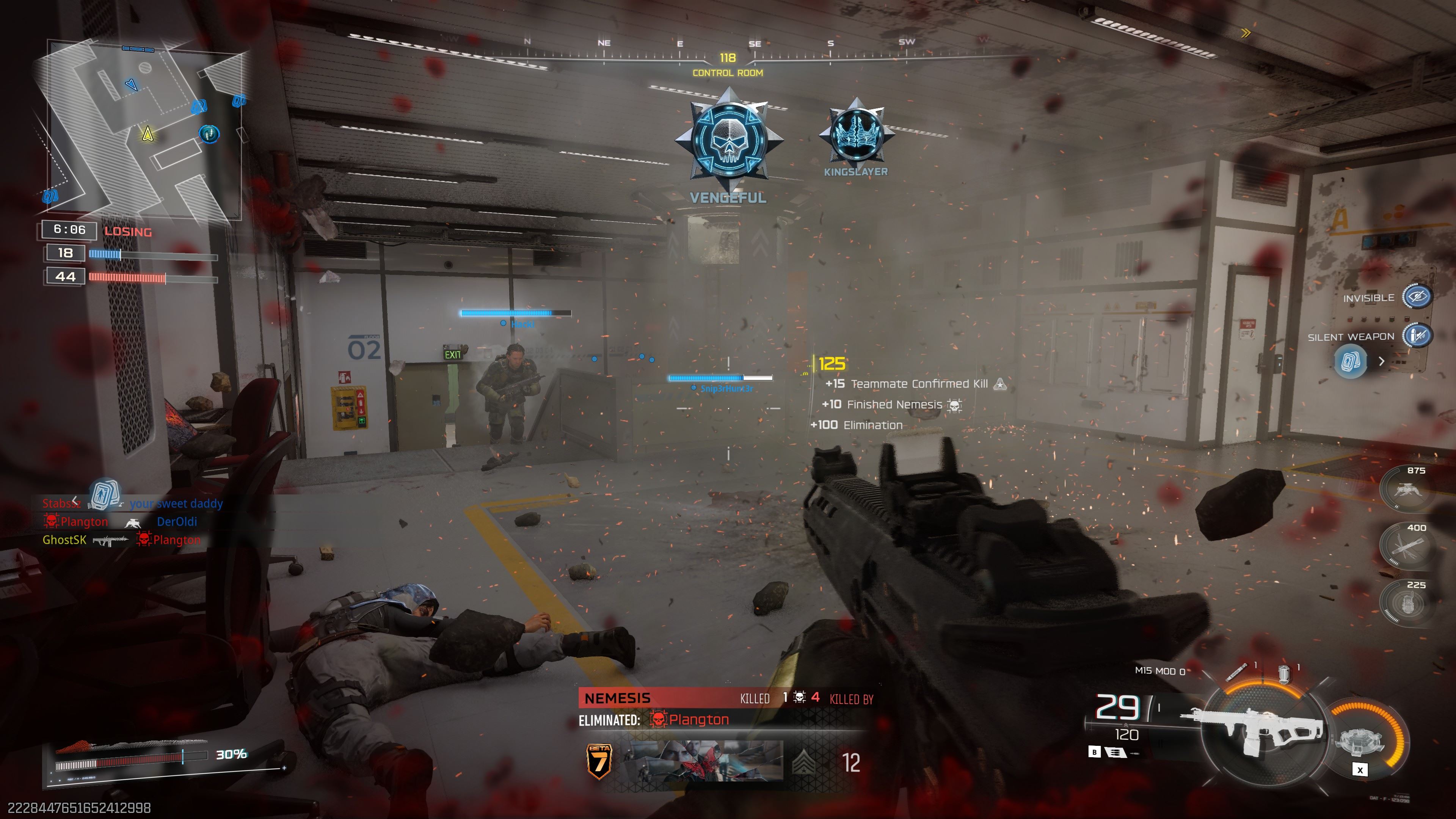This screenshot has width=1456, height=819.
Task: Click the tactical equipment icon
Action: pyautogui.click(x=1283, y=673)
